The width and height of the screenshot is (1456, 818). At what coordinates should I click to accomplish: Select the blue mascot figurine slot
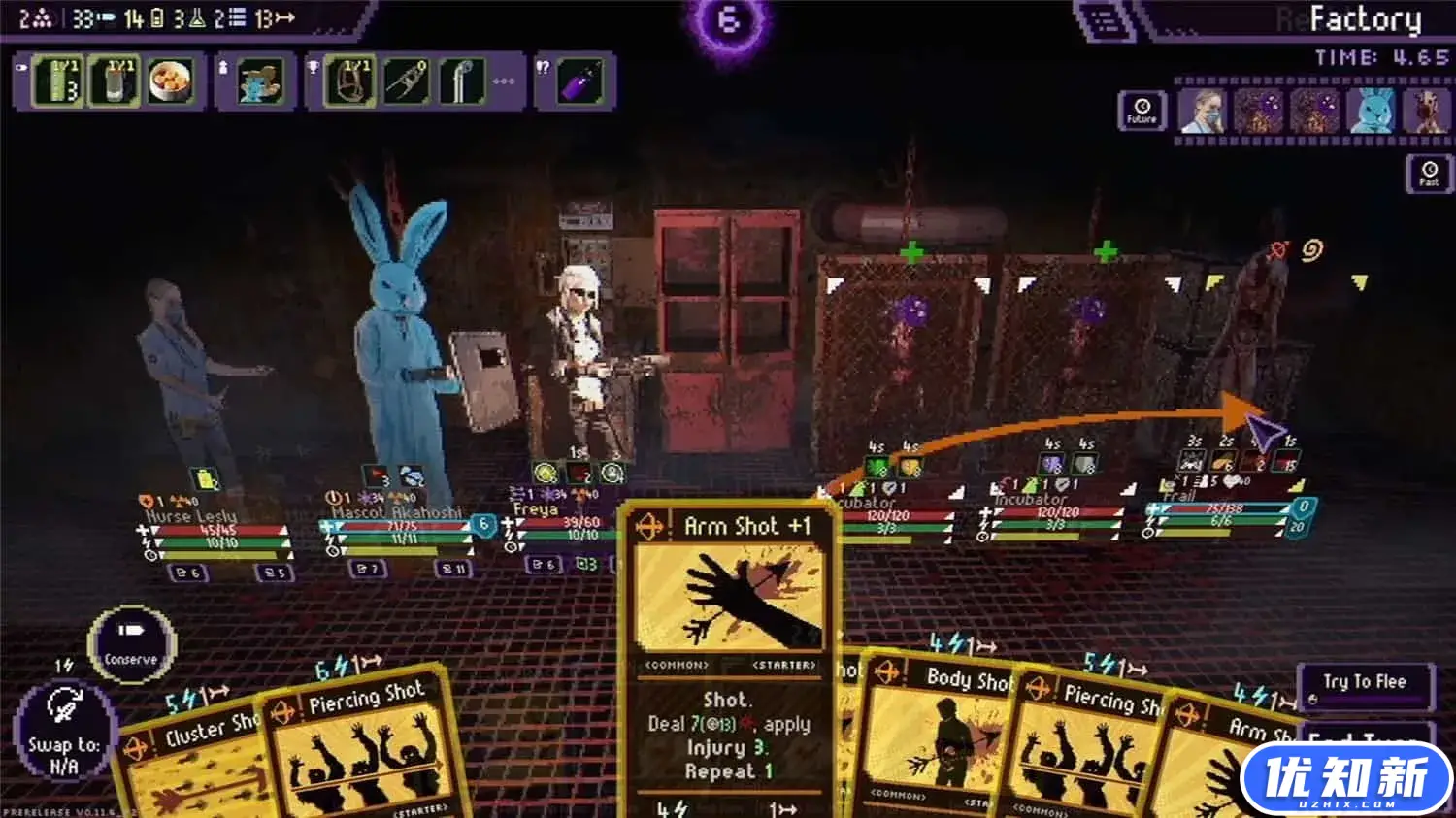tap(259, 81)
